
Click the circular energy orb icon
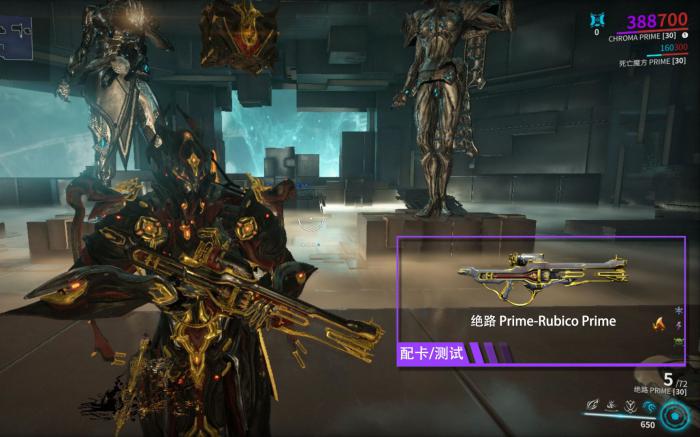[672, 412]
